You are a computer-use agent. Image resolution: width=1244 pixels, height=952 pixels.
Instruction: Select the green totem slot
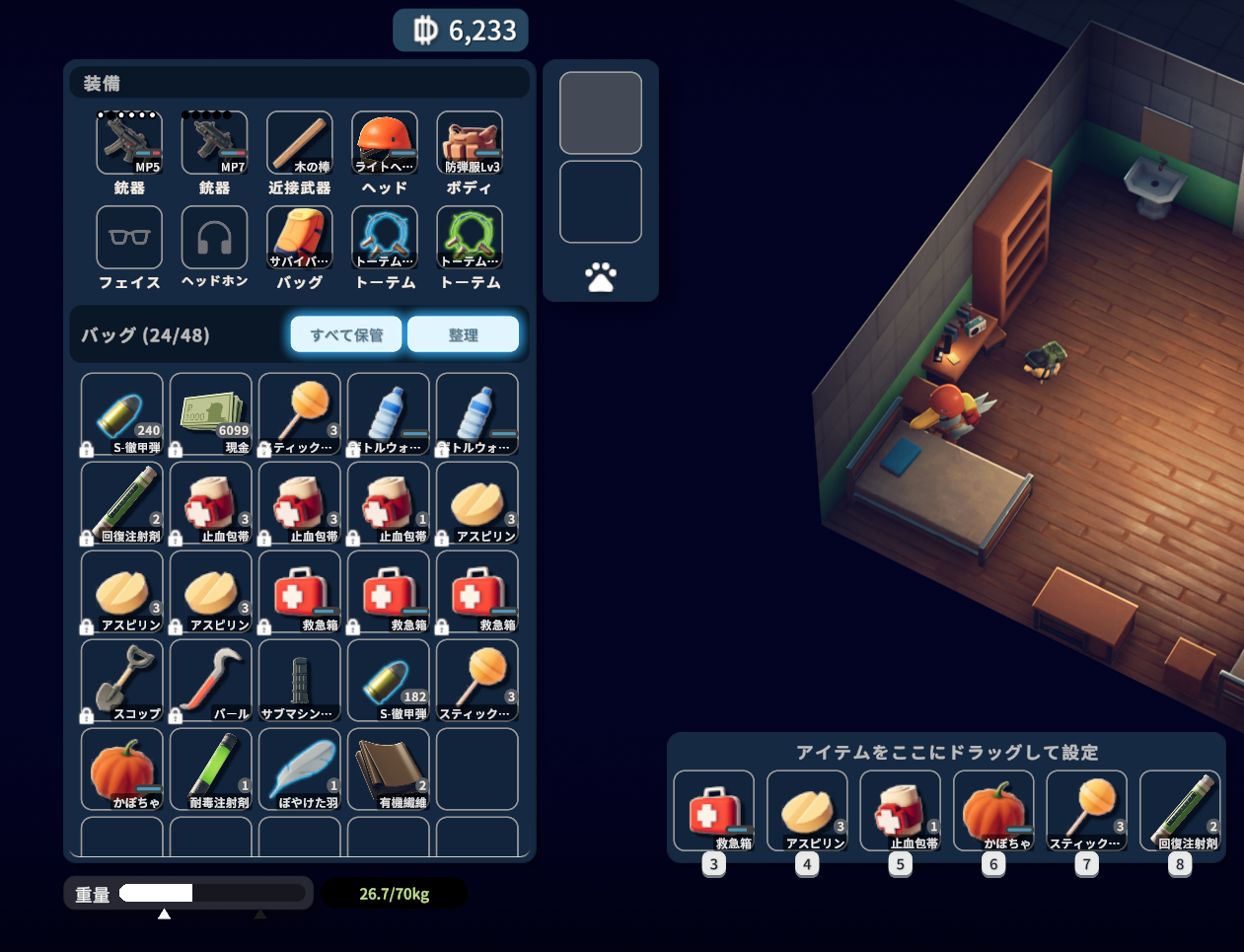pyautogui.click(x=470, y=238)
